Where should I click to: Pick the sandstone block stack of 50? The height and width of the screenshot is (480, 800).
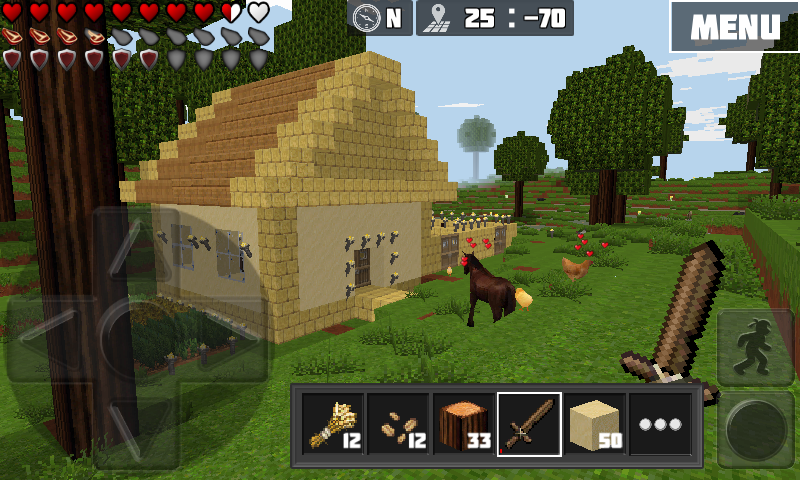(x=595, y=424)
